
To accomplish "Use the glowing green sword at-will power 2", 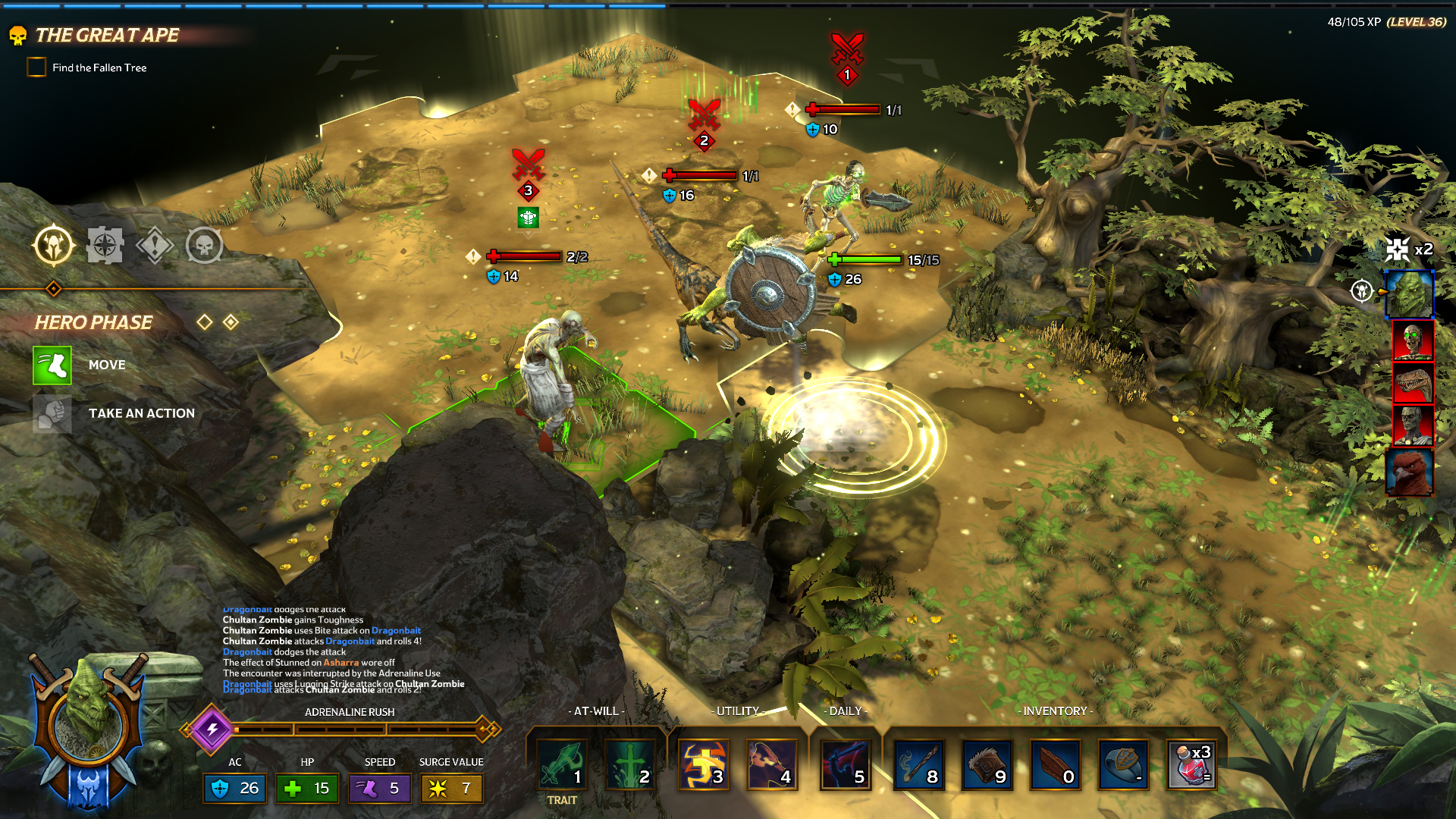I will click(630, 764).
